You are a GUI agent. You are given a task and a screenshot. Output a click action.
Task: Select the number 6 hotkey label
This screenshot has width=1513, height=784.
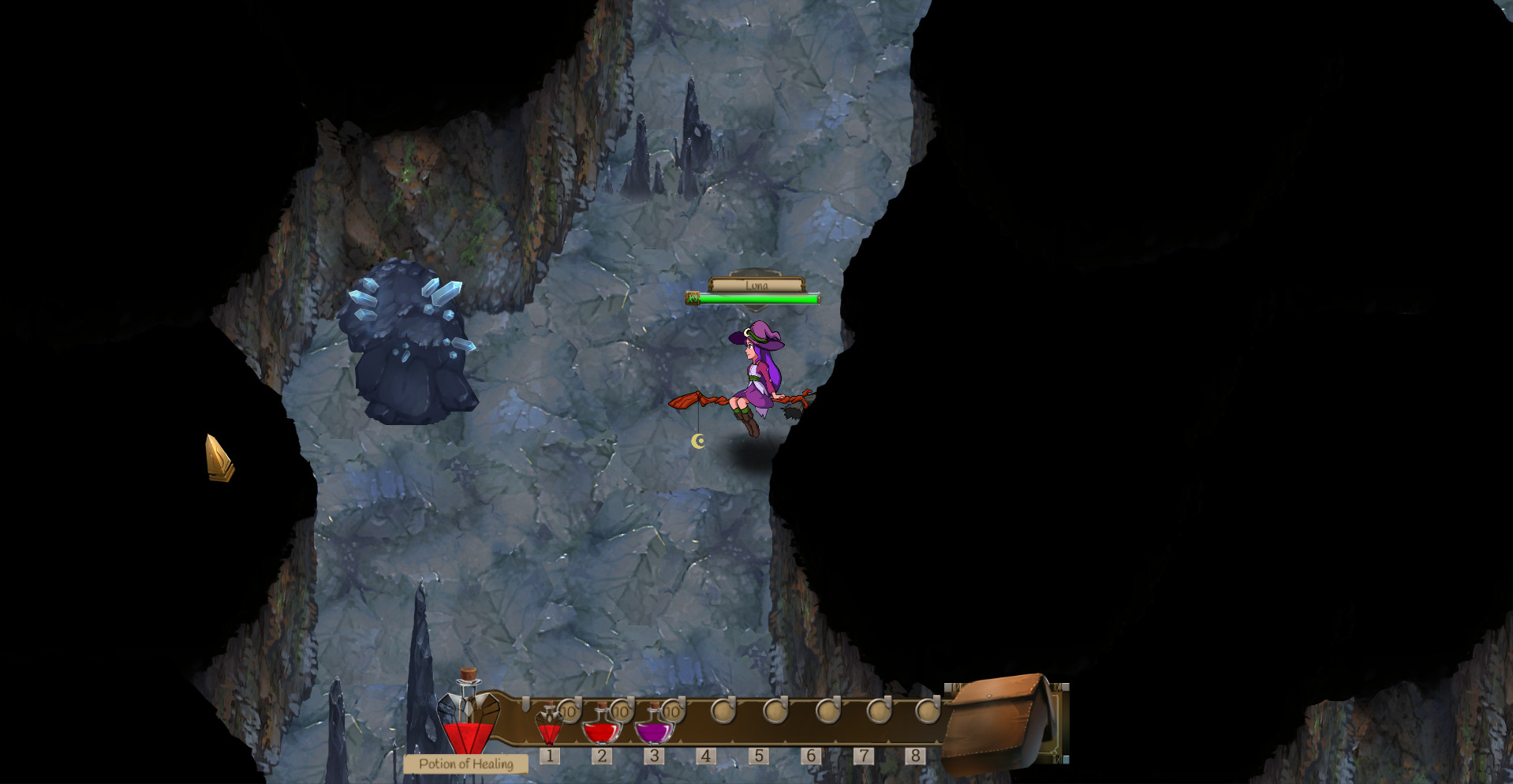811,754
